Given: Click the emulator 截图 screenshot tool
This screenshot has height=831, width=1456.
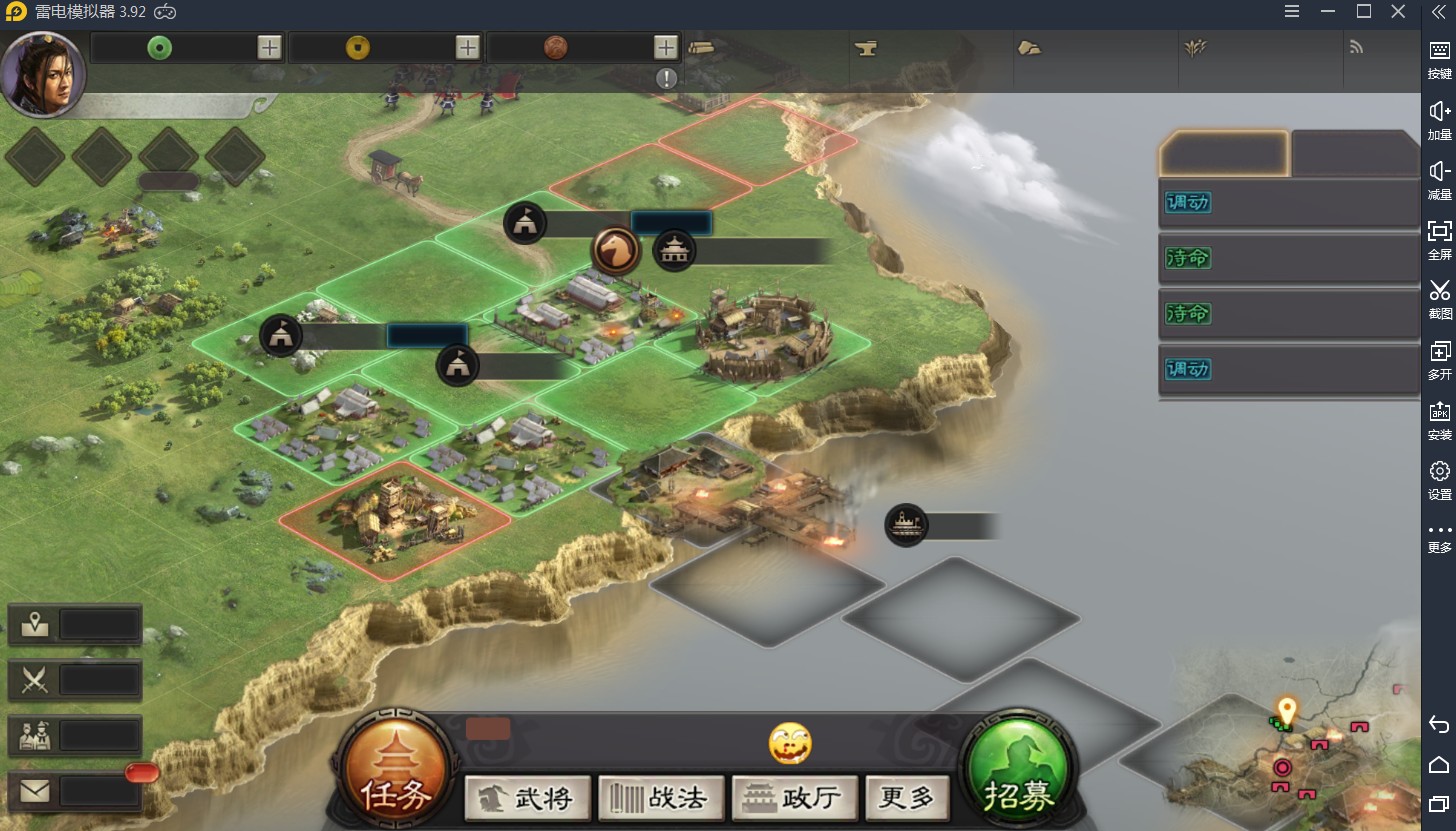Looking at the screenshot, I should point(1439,299).
